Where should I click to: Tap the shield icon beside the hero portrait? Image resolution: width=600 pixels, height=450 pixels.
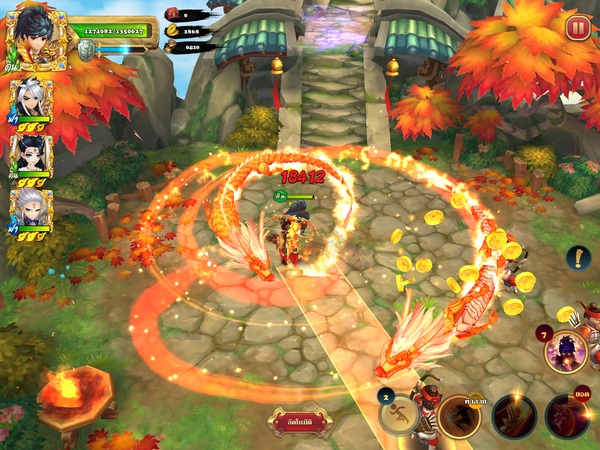pos(87,50)
